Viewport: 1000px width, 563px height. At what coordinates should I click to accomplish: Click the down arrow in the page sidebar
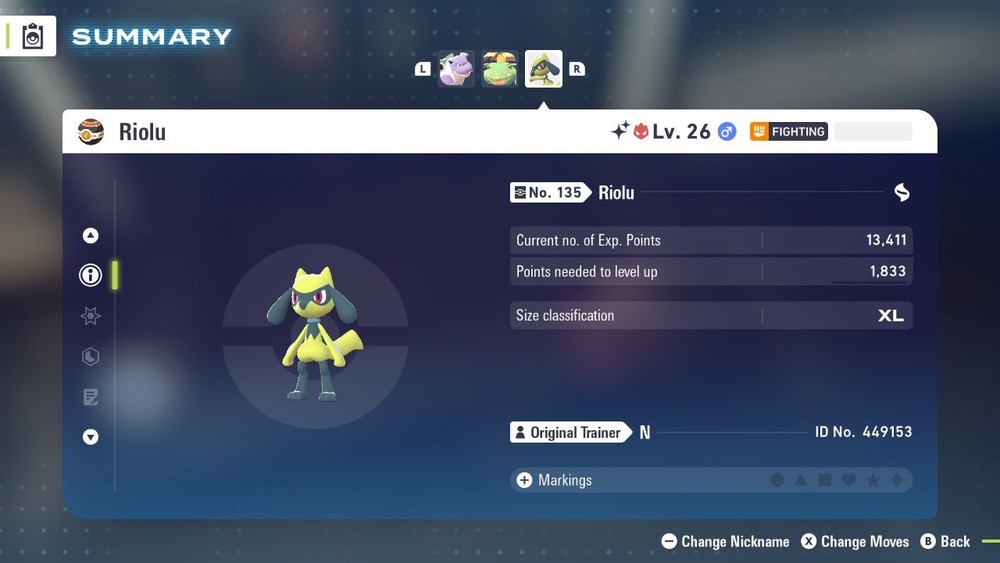(x=90, y=437)
